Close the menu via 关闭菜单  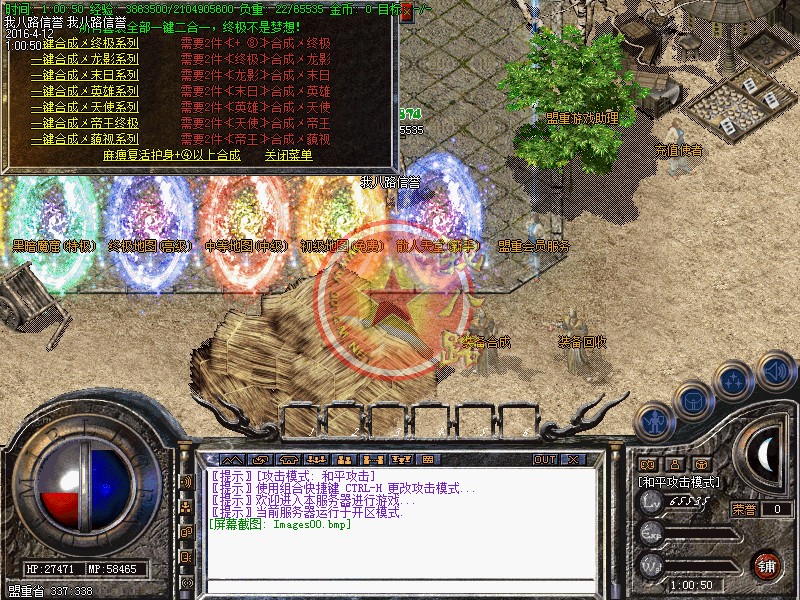[288, 155]
